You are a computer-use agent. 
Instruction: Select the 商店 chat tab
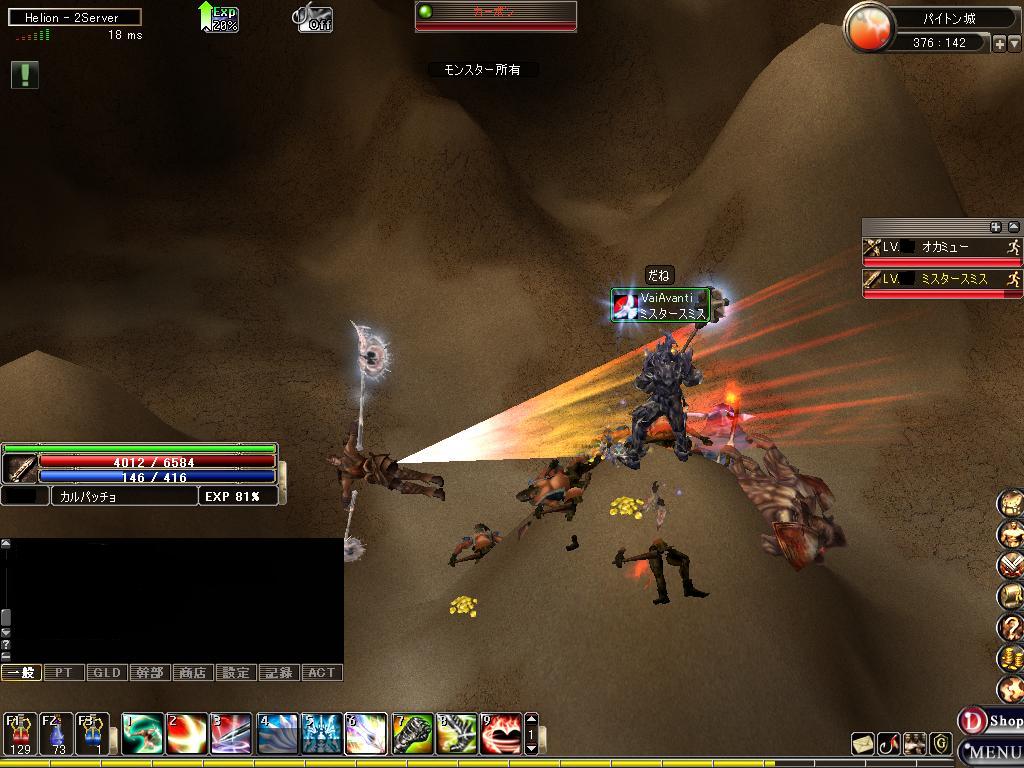[x=193, y=673]
